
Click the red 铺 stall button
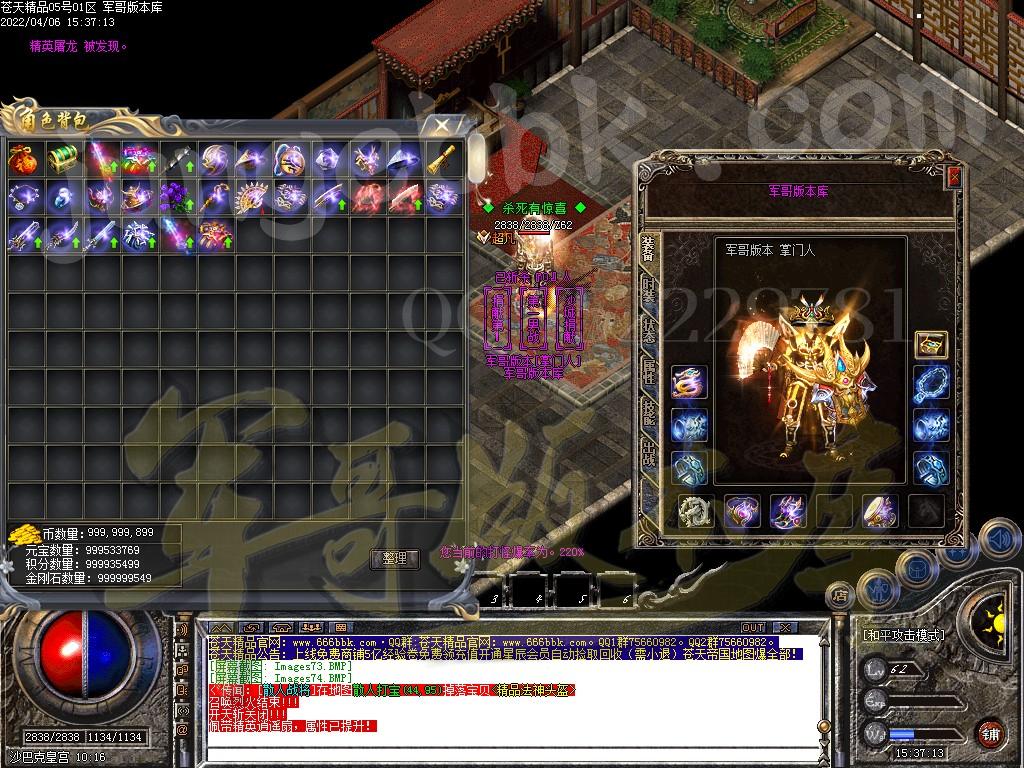tap(991, 733)
